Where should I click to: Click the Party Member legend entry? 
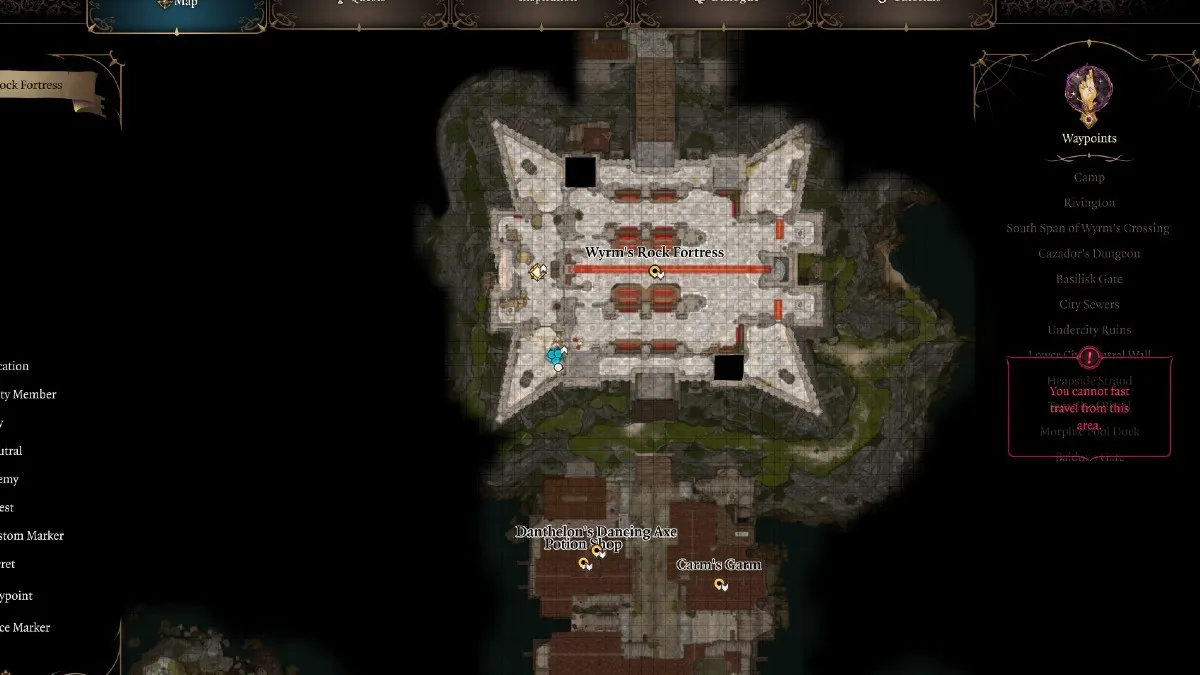pyautogui.click(x=28, y=395)
